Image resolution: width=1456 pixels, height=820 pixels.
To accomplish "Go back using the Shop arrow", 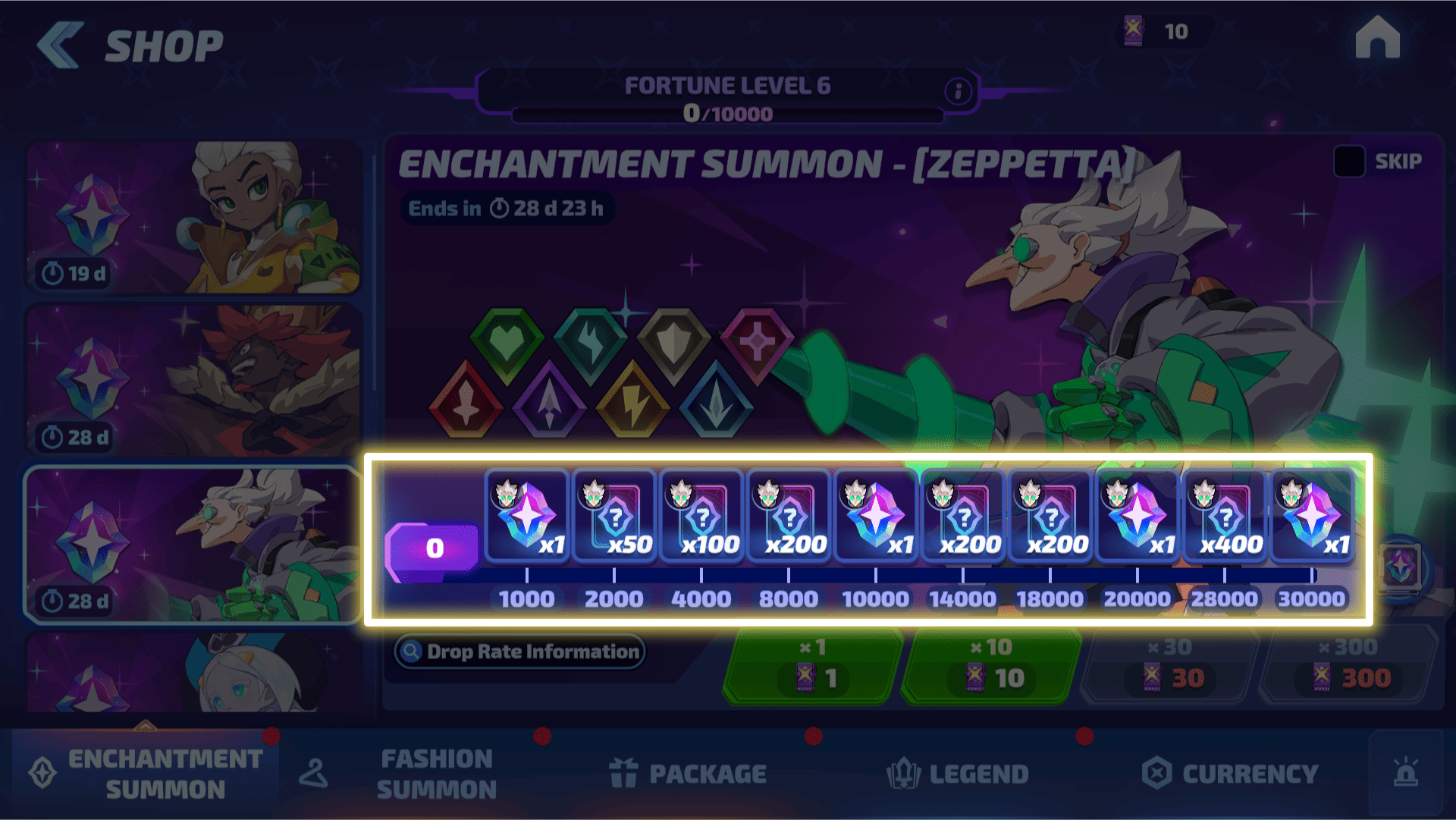I will 61,46.
